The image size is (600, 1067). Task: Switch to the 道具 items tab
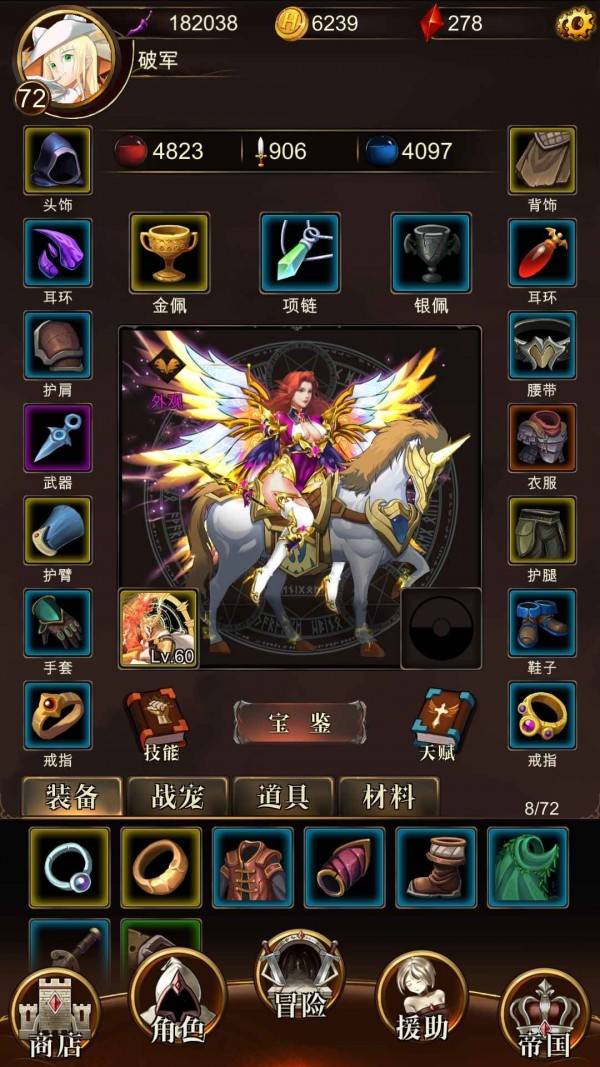click(283, 797)
